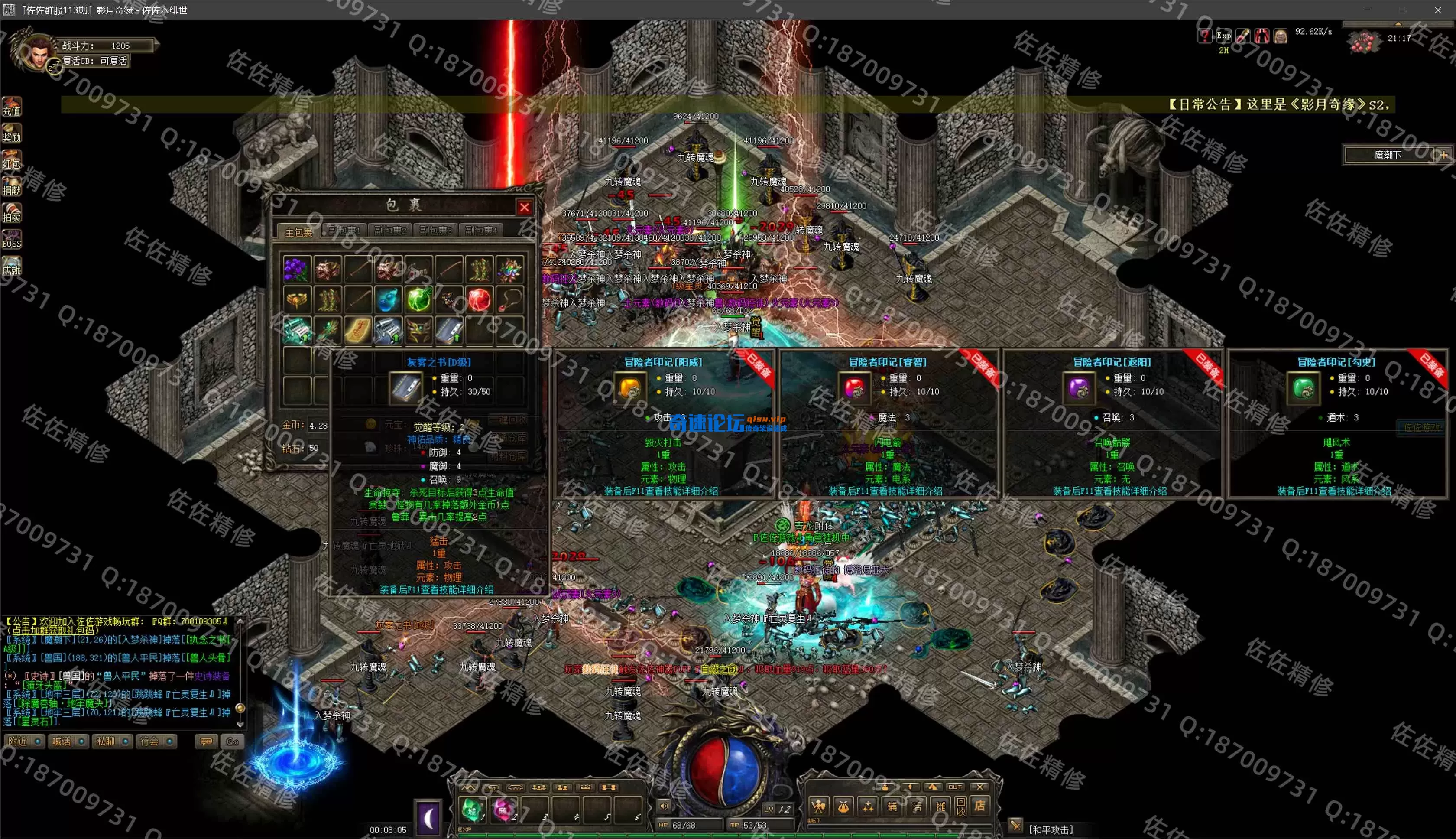
Task: Open the 店 shop button
Action: [x=979, y=806]
